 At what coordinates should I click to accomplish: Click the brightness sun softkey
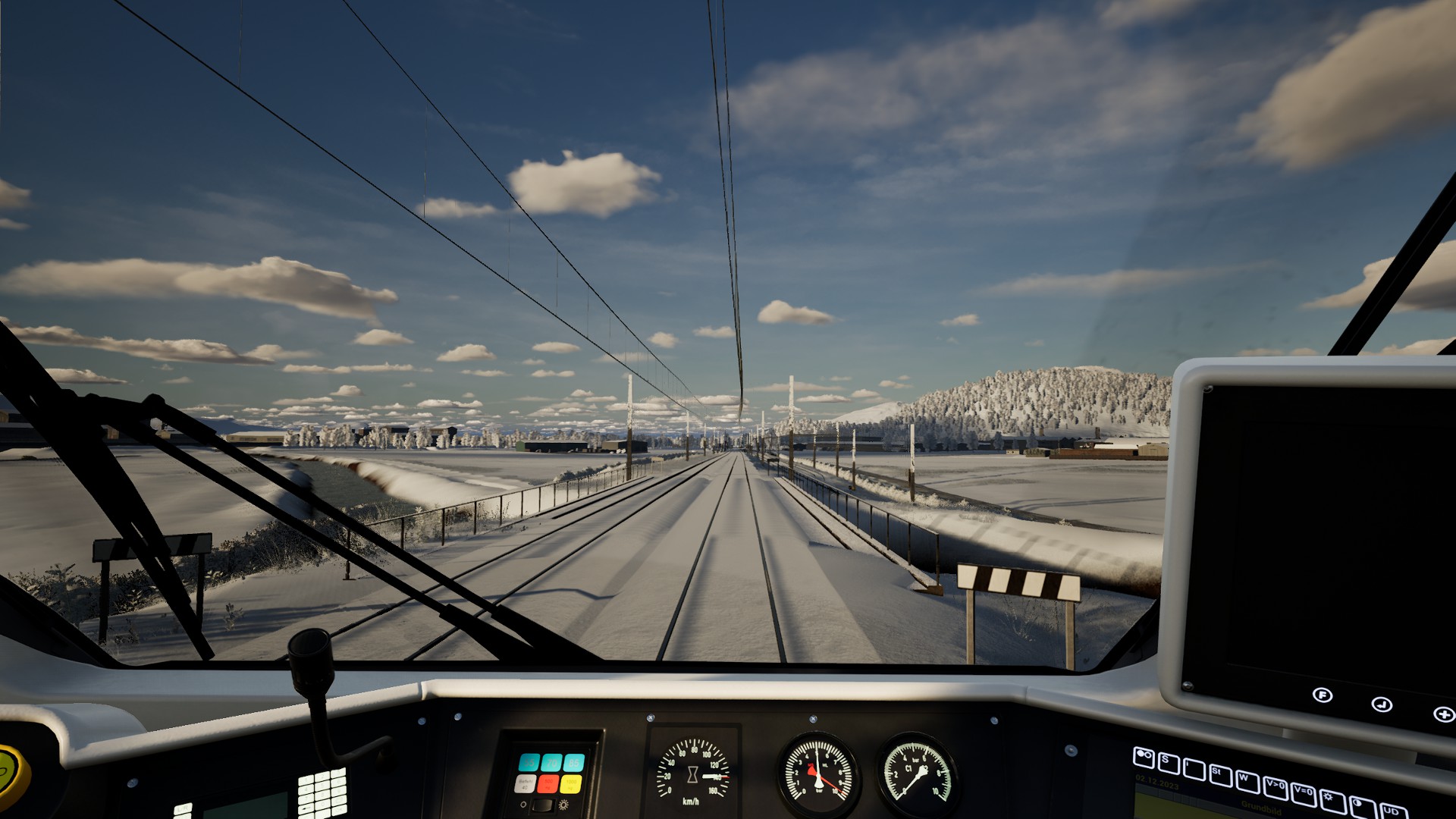[x=1332, y=802]
